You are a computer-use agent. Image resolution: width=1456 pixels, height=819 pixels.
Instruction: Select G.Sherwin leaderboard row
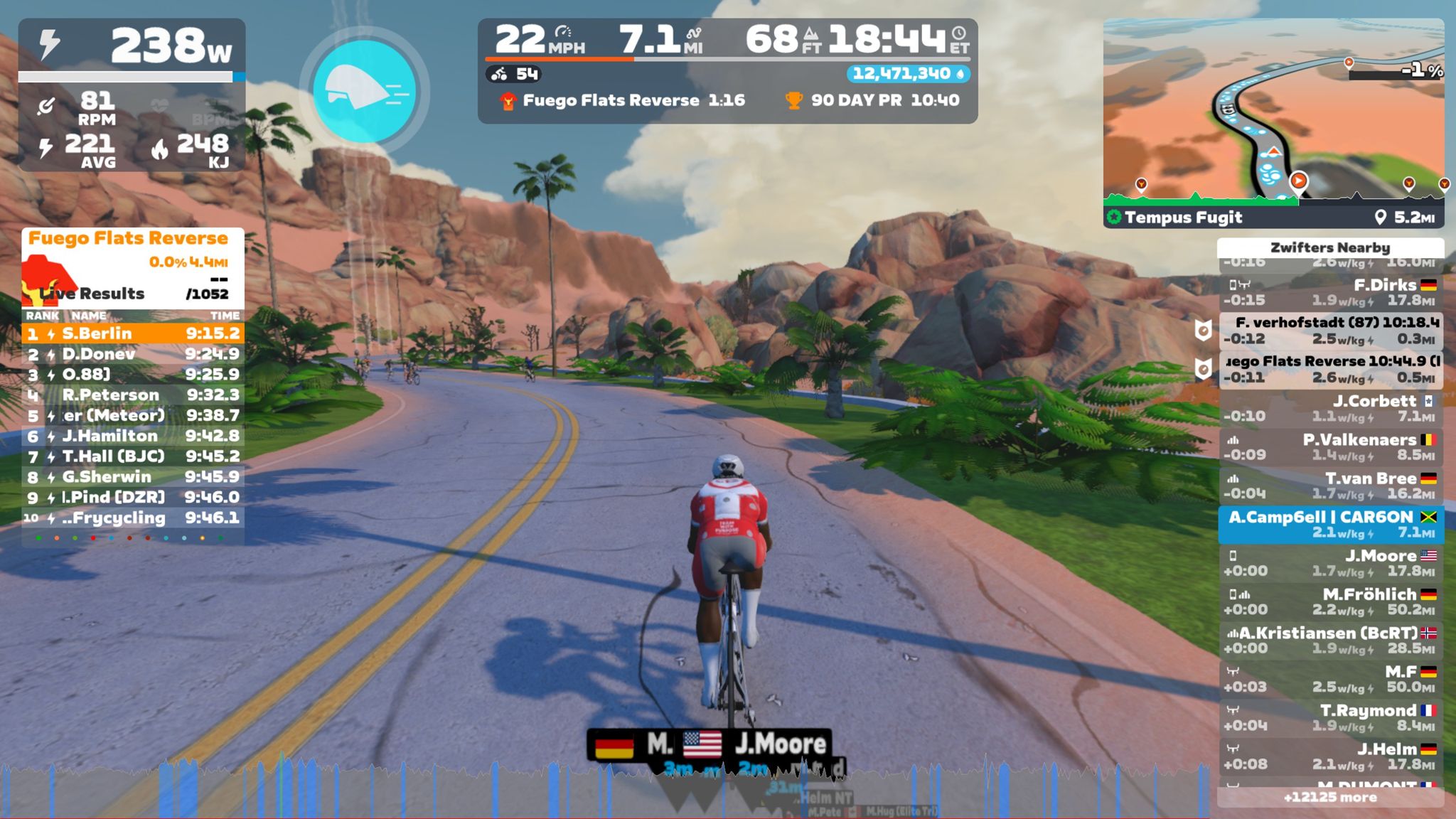(x=133, y=477)
